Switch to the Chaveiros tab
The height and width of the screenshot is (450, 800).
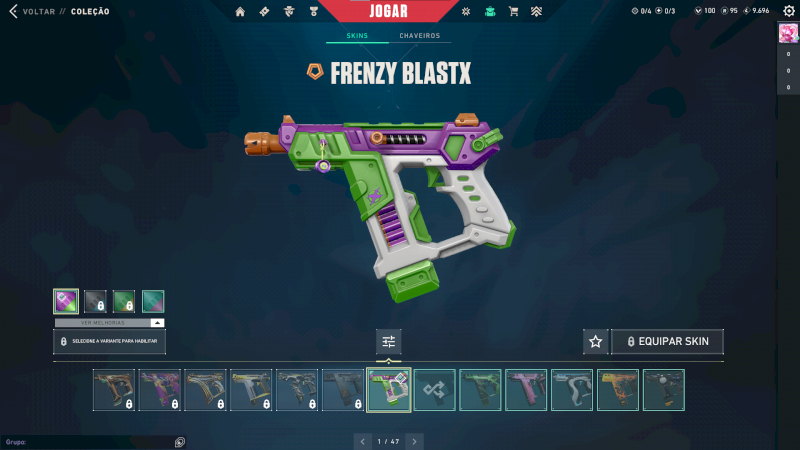coord(419,36)
